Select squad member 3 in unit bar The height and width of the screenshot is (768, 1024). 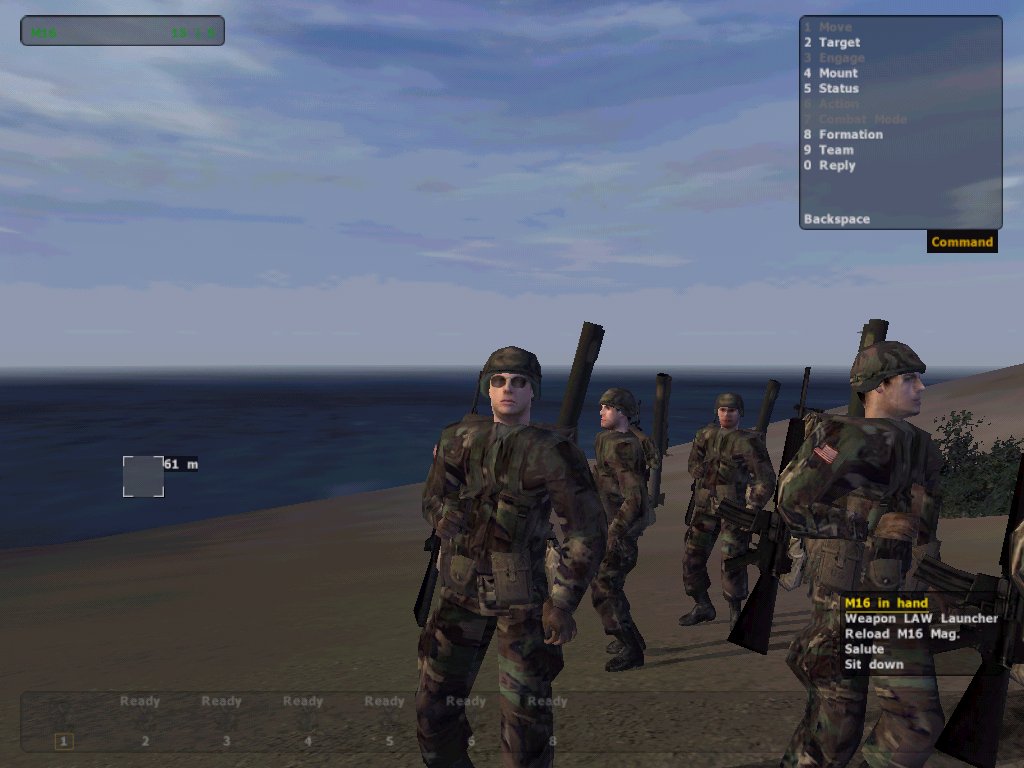(x=226, y=741)
